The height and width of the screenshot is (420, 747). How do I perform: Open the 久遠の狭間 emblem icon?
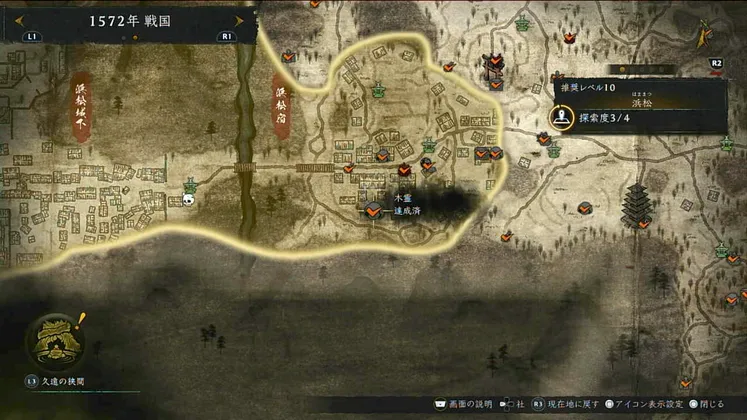point(54,340)
